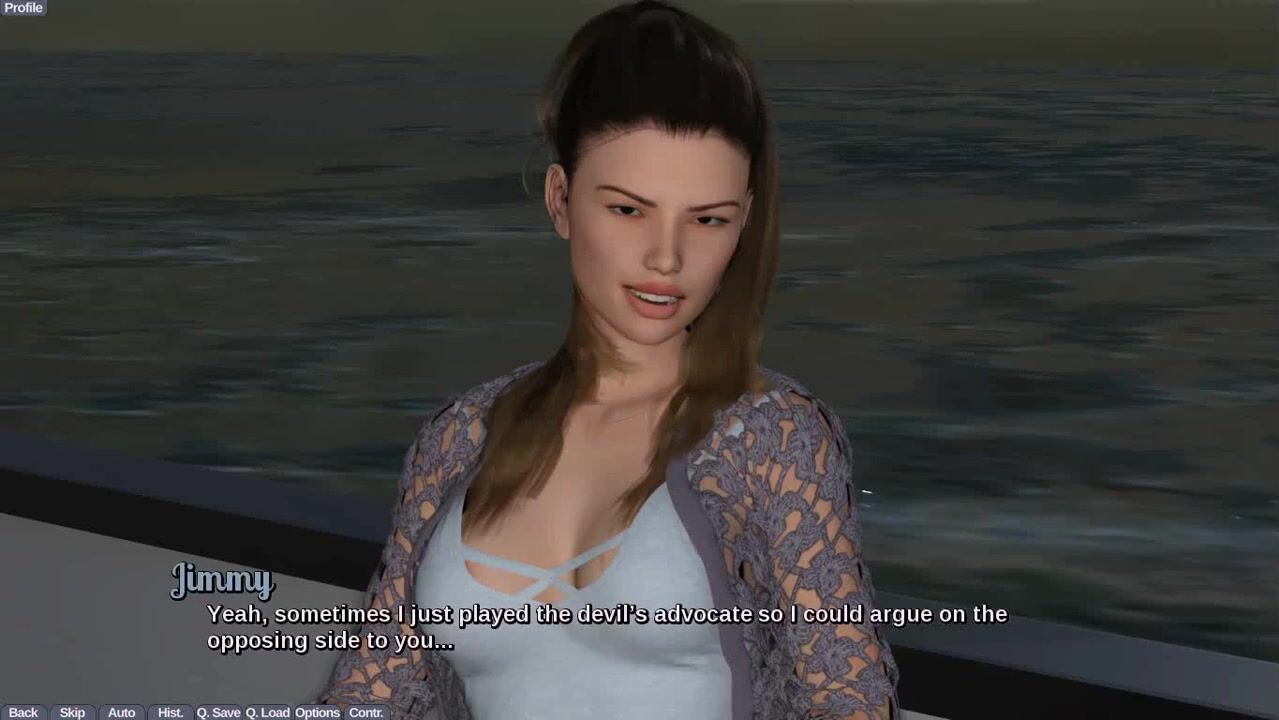The image size is (1279, 720).
Task: Toggle Auto dialogue advance
Action: coord(121,712)
